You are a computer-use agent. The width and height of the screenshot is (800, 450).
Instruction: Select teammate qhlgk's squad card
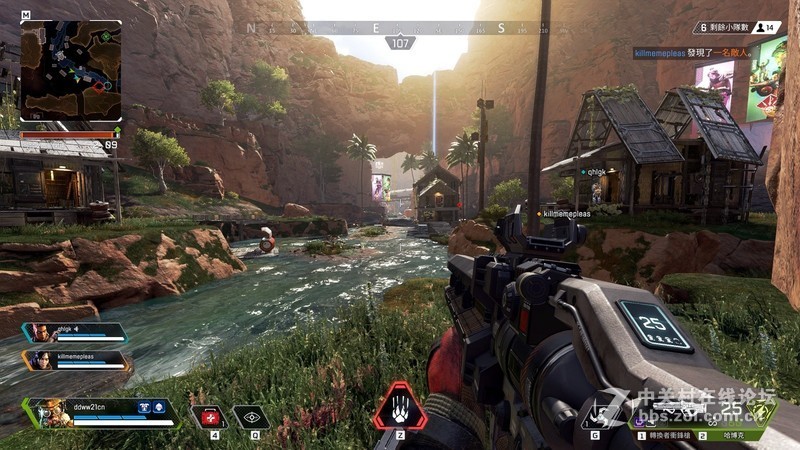(x=77, y=333)
